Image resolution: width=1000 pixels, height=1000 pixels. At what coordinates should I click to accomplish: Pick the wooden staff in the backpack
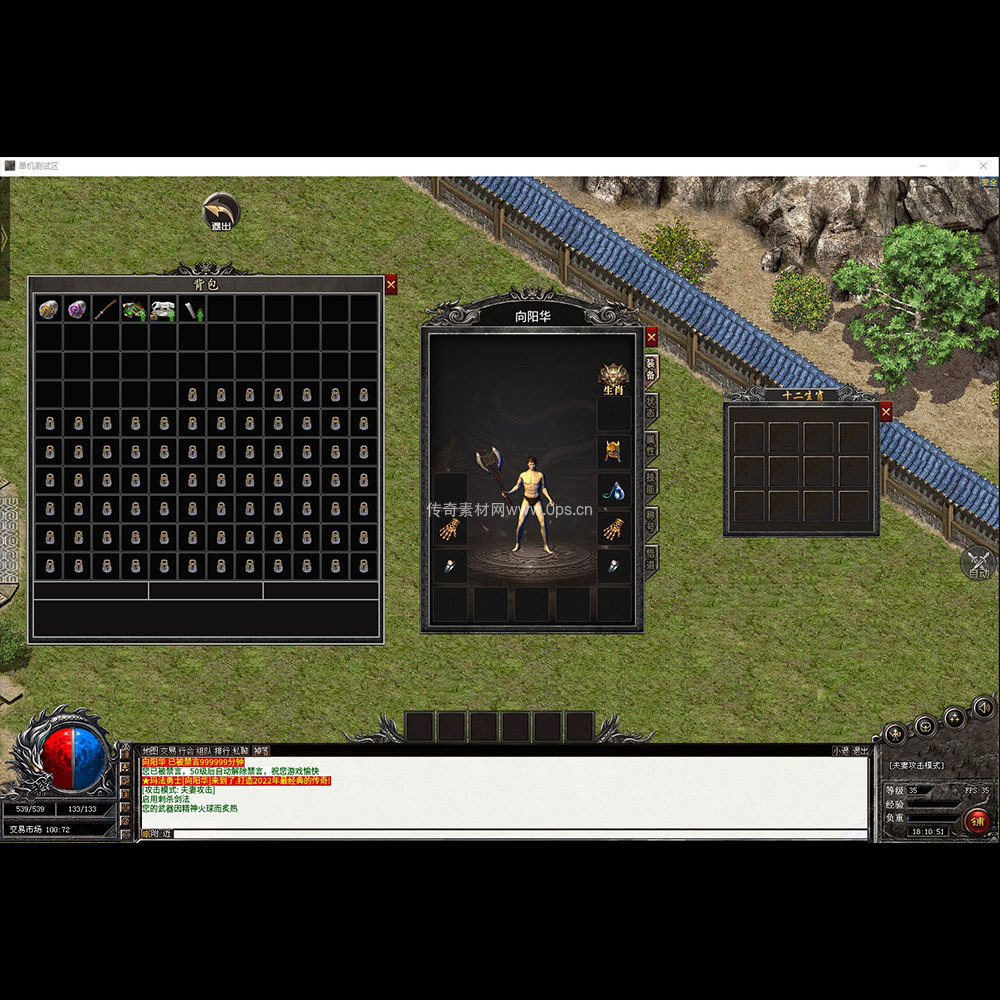106,309
